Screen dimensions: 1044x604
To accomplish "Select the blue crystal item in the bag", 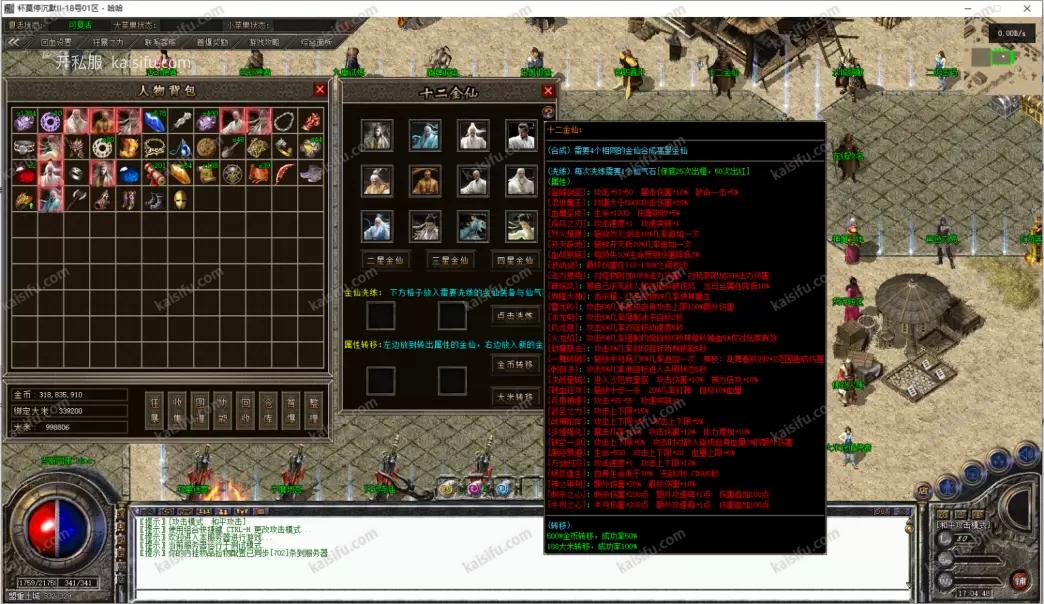I will (x=154, y=122).
